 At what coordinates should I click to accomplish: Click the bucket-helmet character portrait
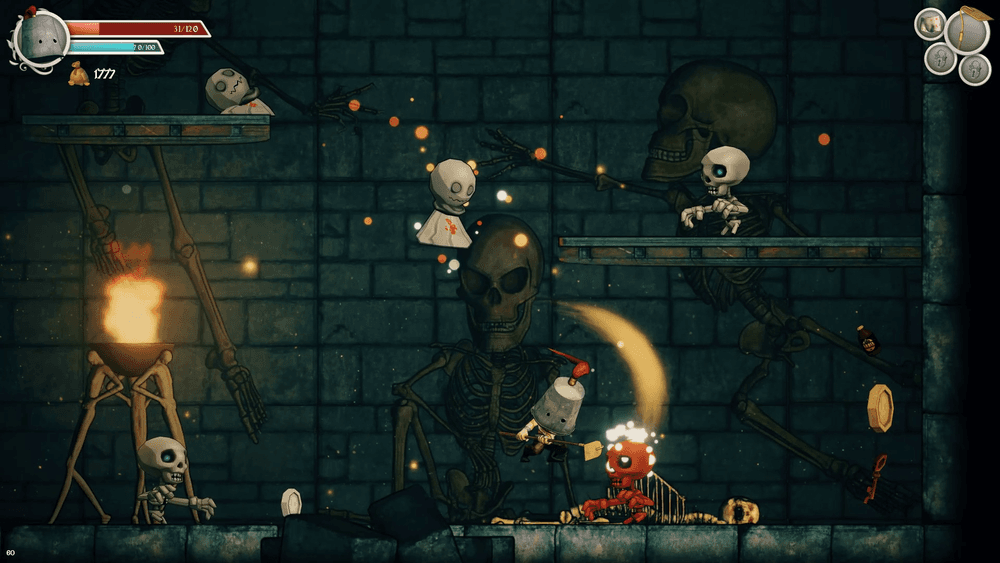40,38
